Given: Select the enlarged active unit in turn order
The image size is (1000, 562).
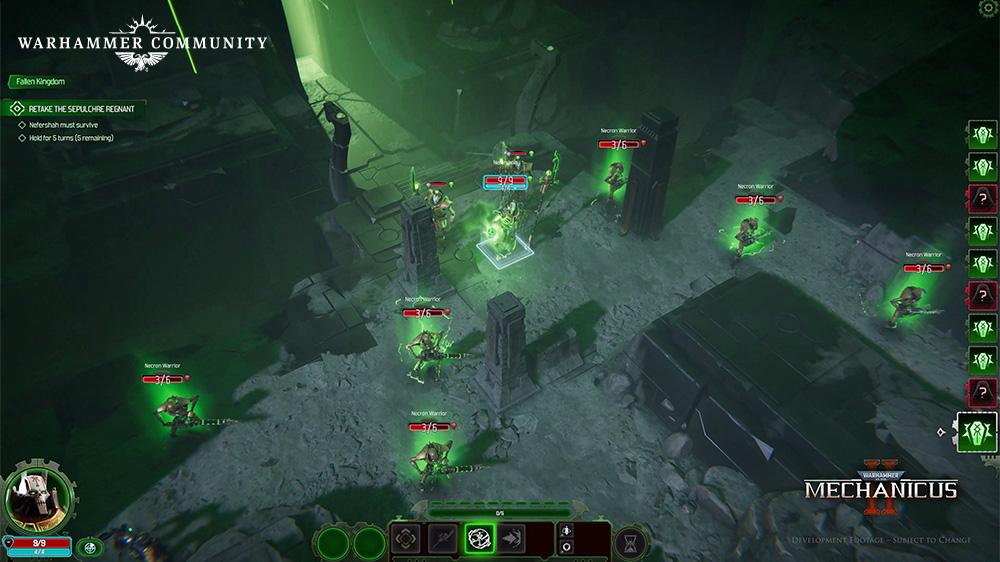Looking at the screenshot, I should (x=977, y=432).
